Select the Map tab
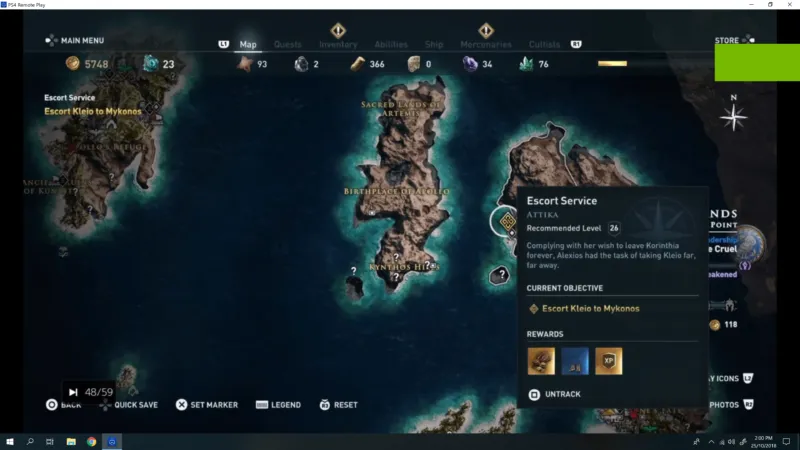The height and width of the screenshot is (450, 800). point(248,44)
